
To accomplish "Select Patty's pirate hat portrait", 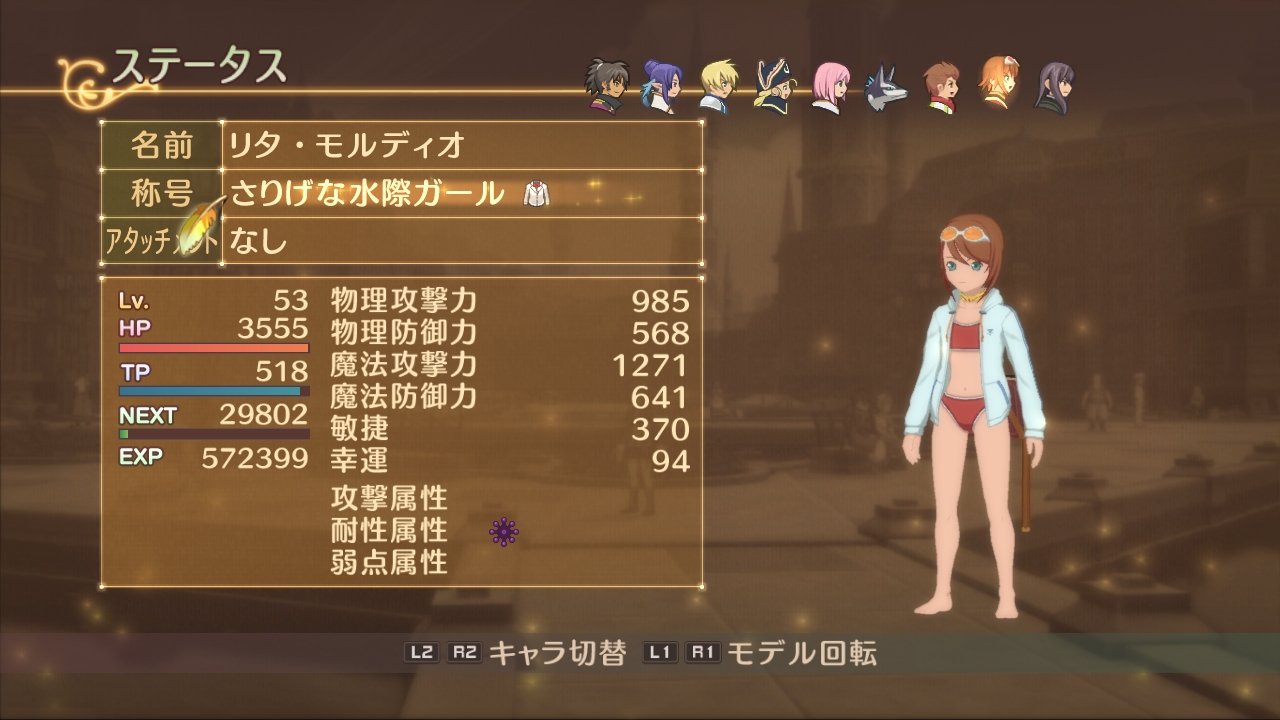I will [x=774, y=89].
